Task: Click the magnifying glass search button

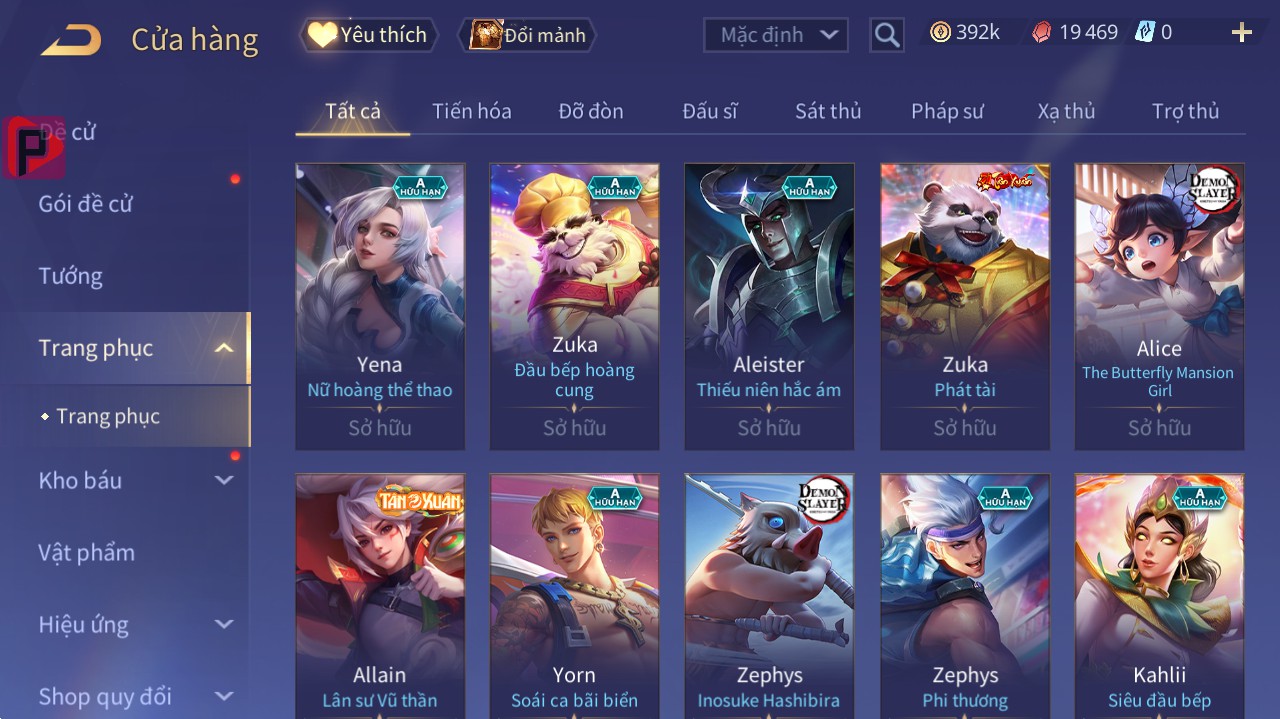Action: 886,35
